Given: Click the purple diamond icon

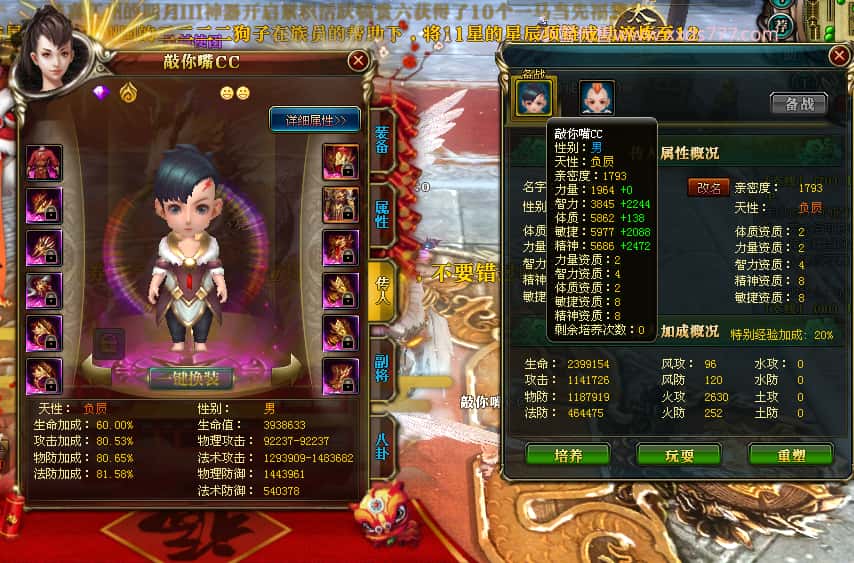Looking at the screenshot, I should [100, 93].
